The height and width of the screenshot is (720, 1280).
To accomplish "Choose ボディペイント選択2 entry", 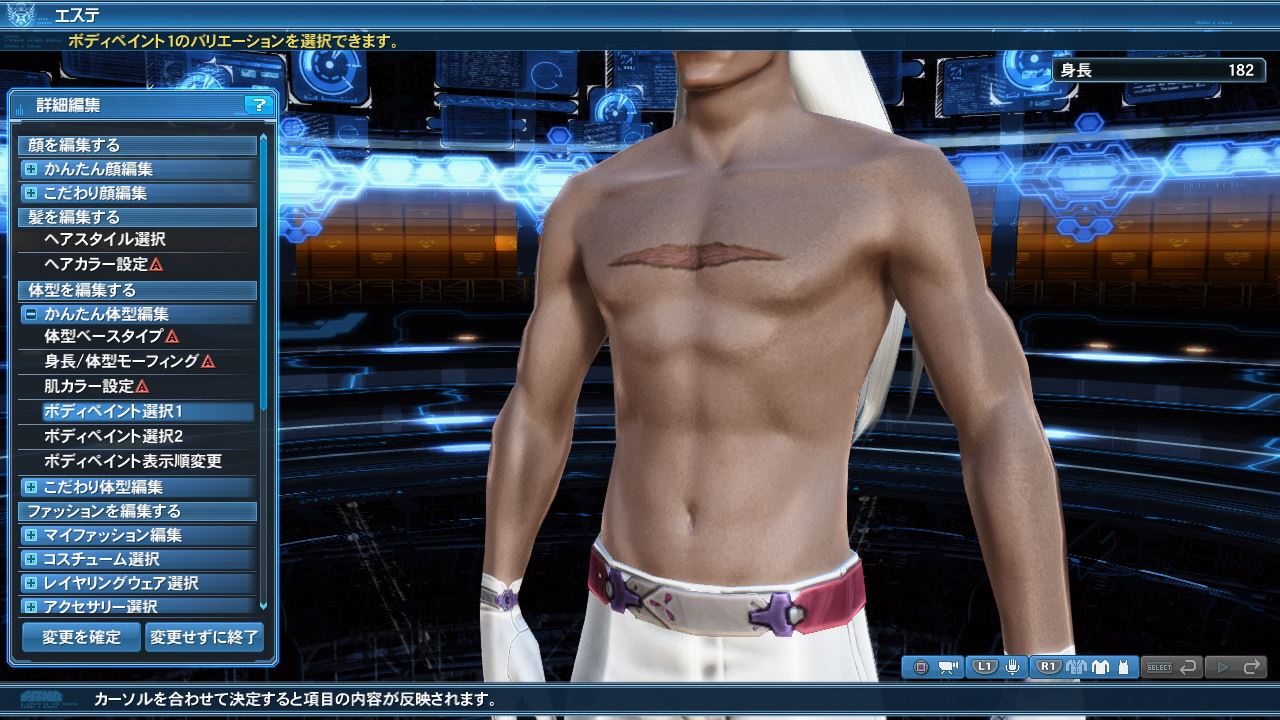I will coord(113,436).
